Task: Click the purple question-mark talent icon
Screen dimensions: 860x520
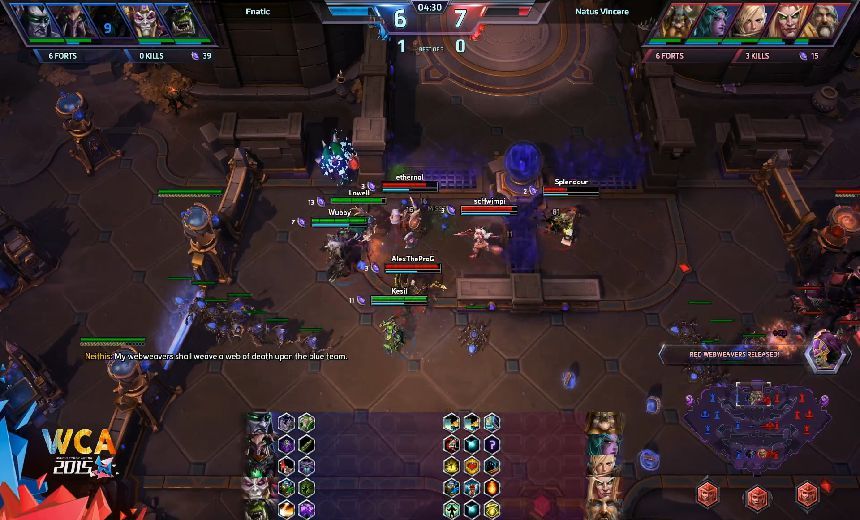Action: 491,444
